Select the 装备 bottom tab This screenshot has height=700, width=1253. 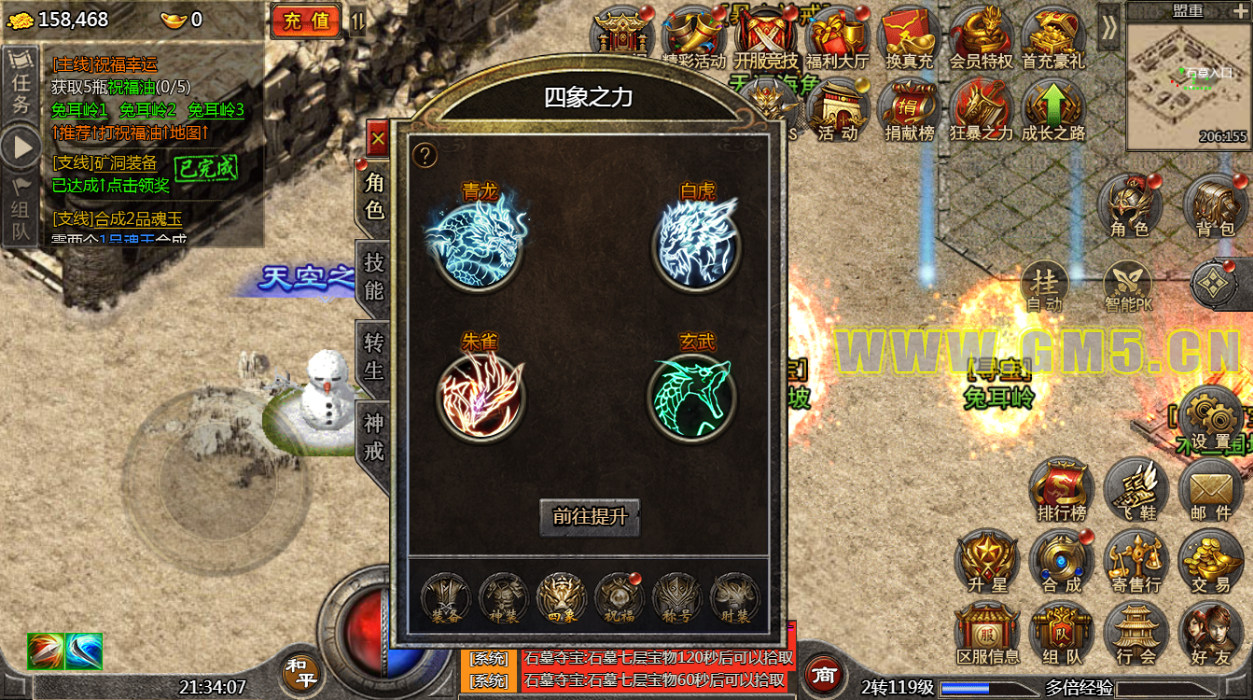coord(445,597)
